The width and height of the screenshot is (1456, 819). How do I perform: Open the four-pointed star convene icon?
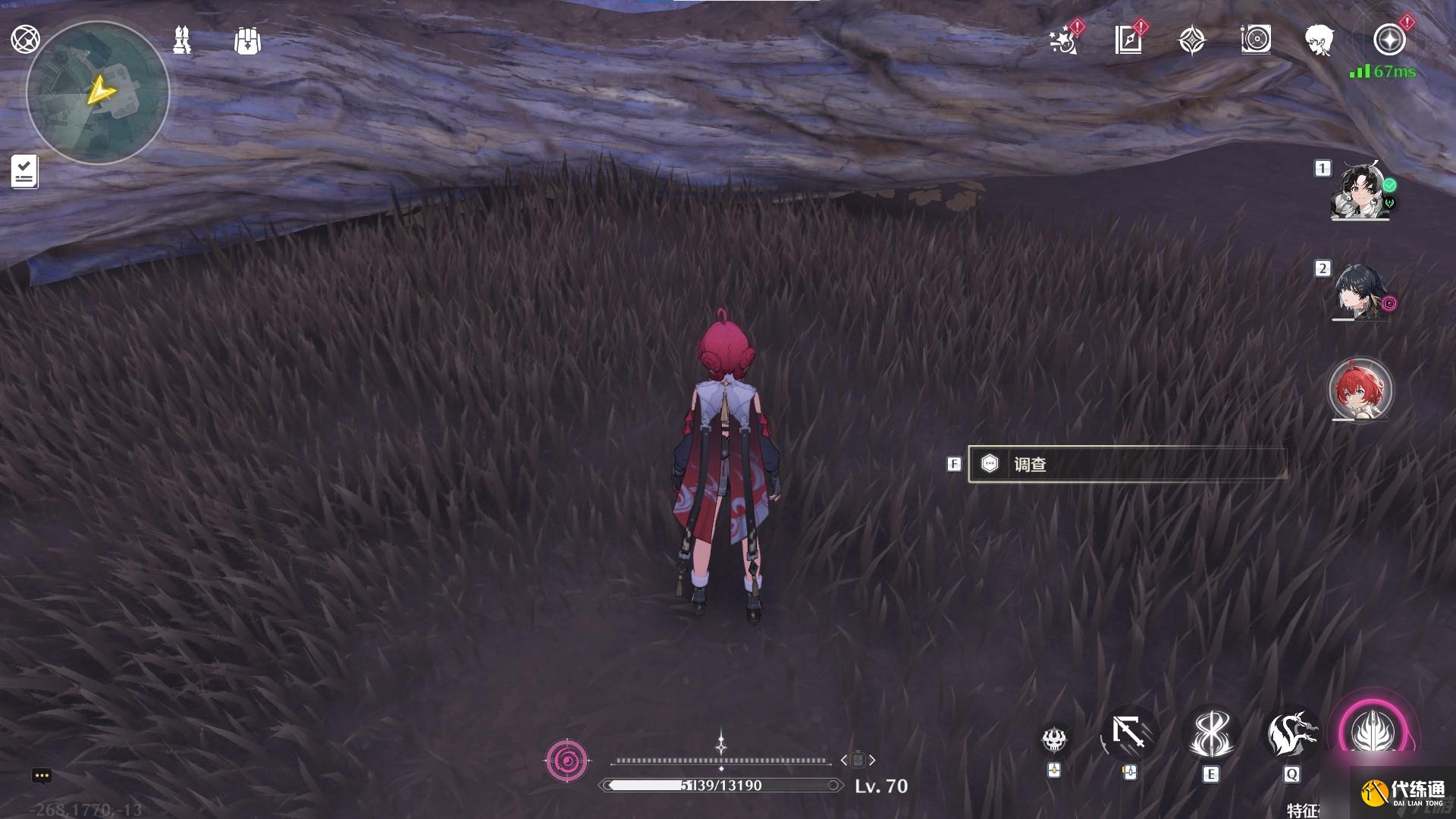(x=1192, y=40)
